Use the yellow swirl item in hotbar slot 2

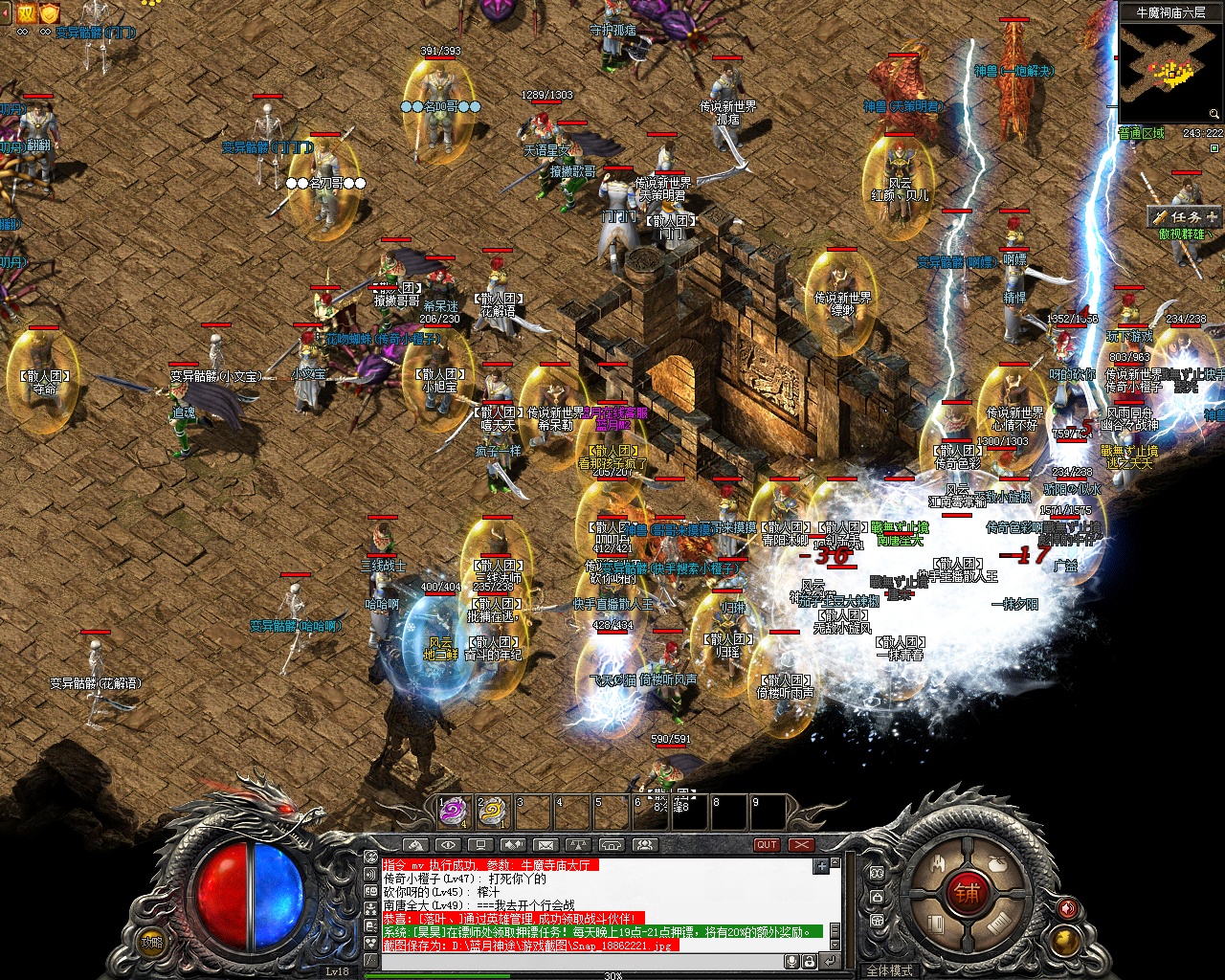tap(491, 812)
